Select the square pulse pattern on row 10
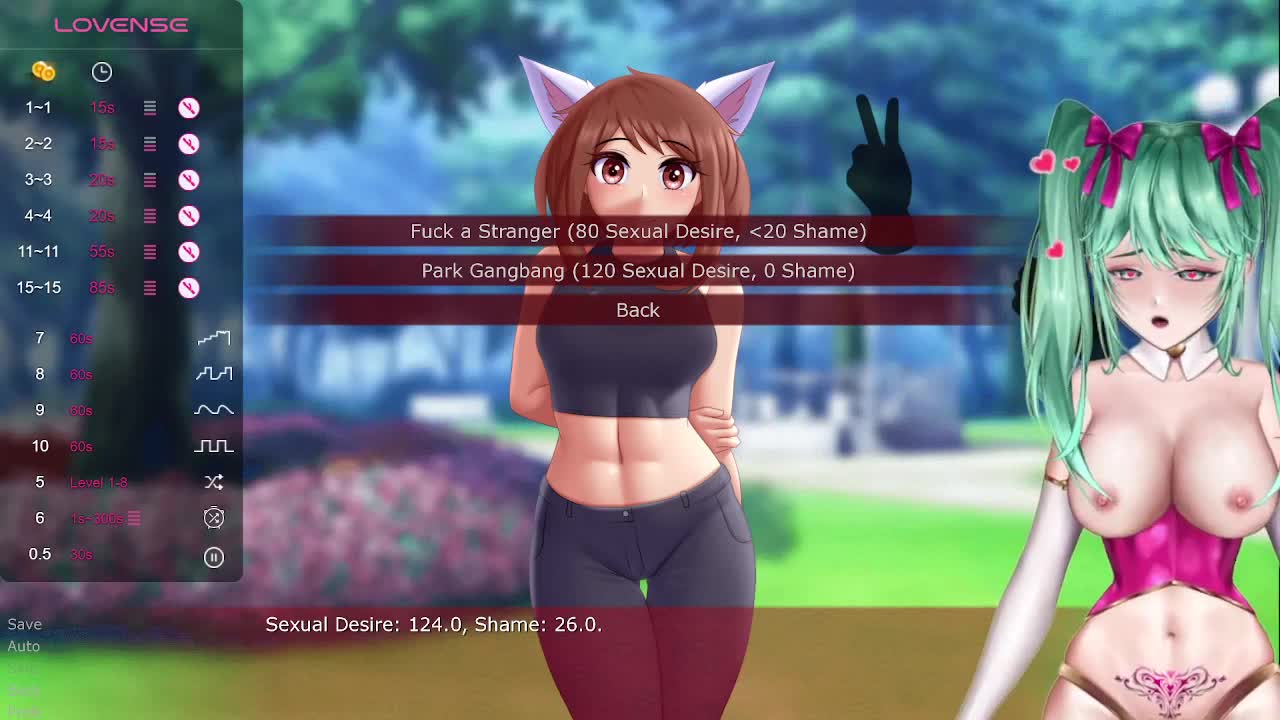 pos(214,446)
